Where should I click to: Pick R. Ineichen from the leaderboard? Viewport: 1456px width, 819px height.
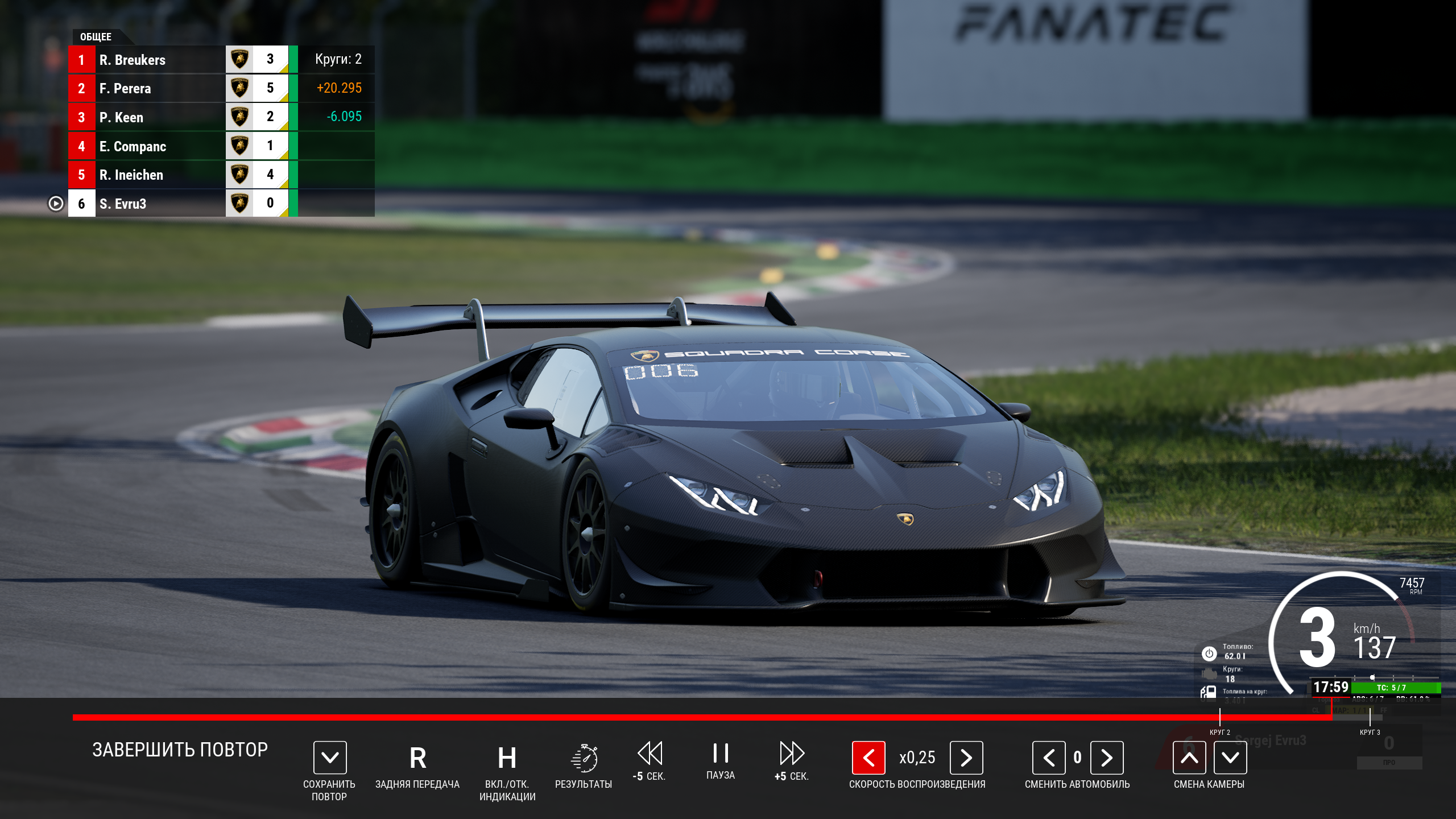click(x=131, y=175)
